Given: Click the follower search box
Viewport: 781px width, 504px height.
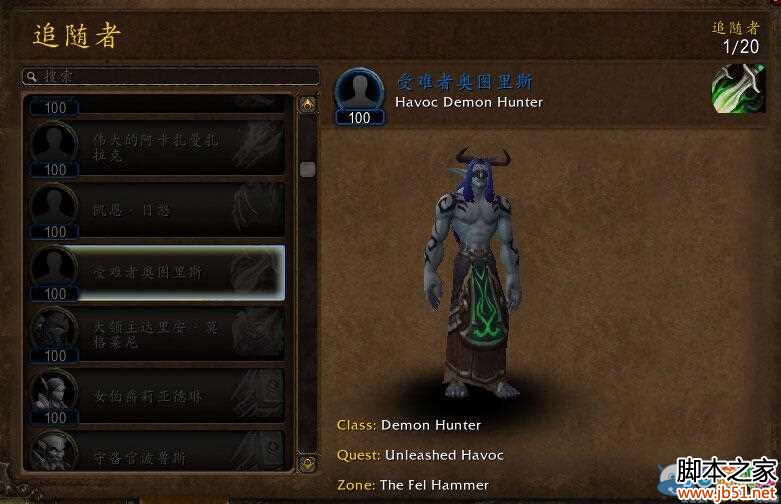Looking at the screenshot, I should 170,76.
